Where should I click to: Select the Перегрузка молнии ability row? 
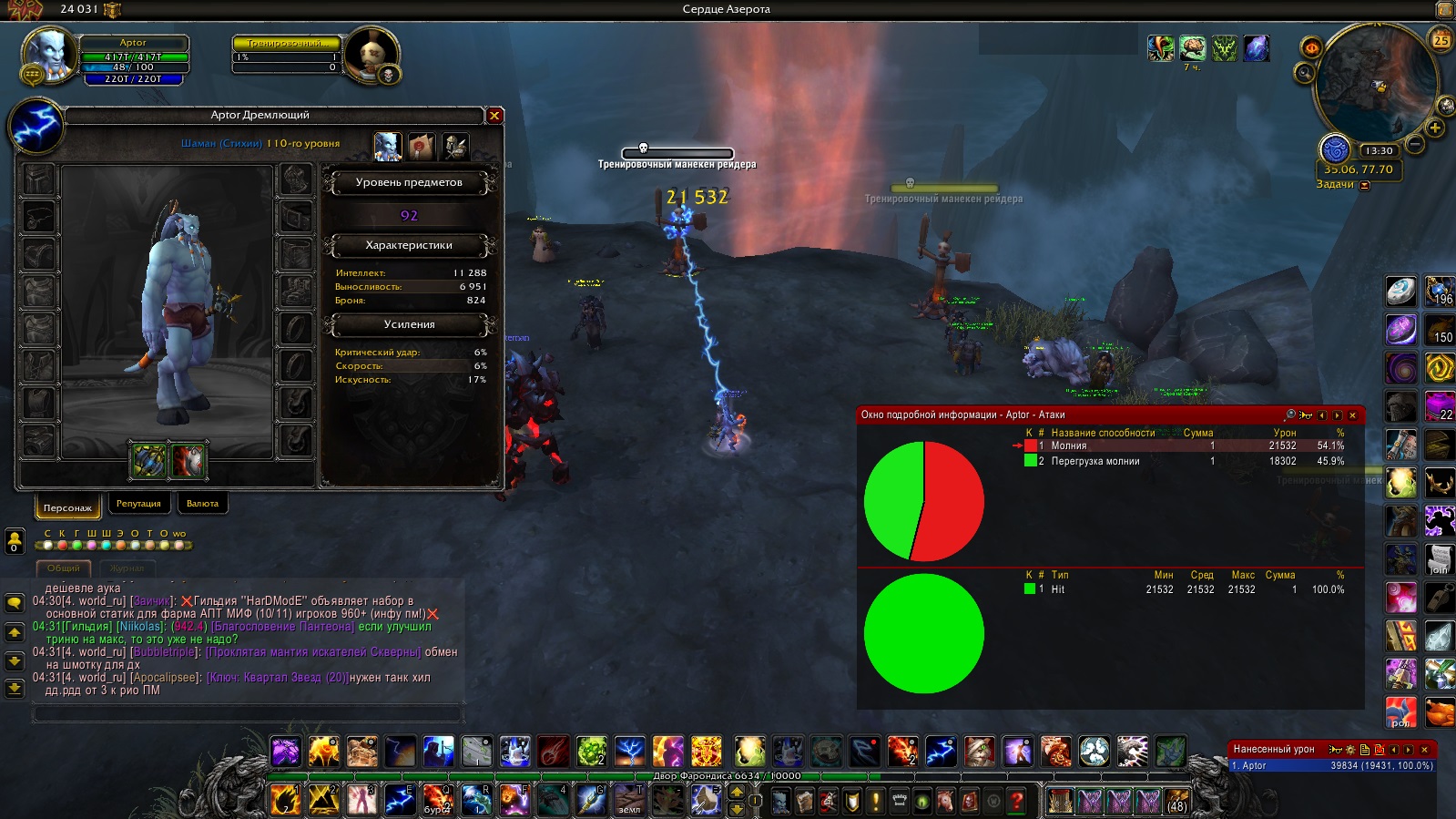pyautogui.click(x=1184, y=462)
